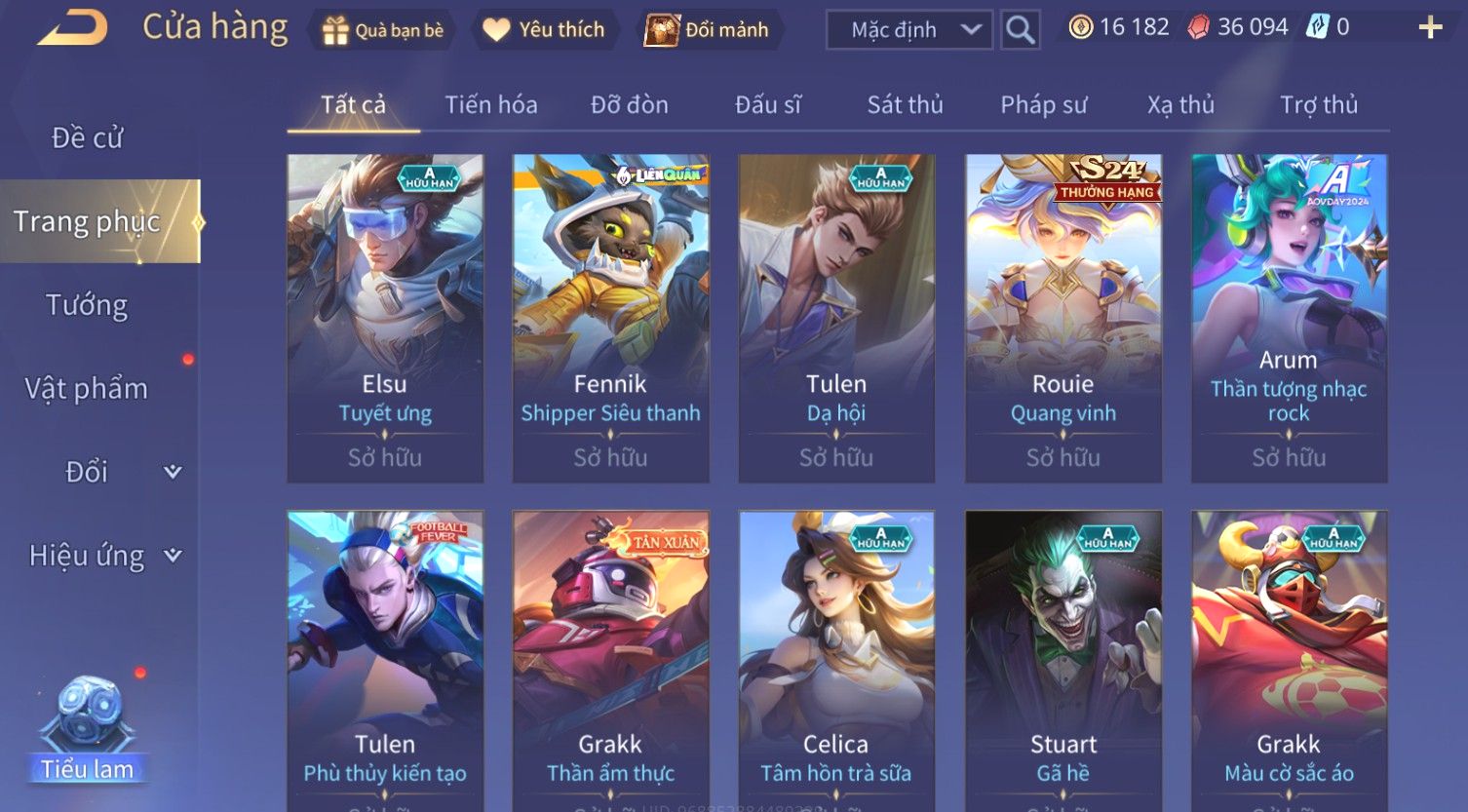Open the Vật phẩm items section

[88, 389]
